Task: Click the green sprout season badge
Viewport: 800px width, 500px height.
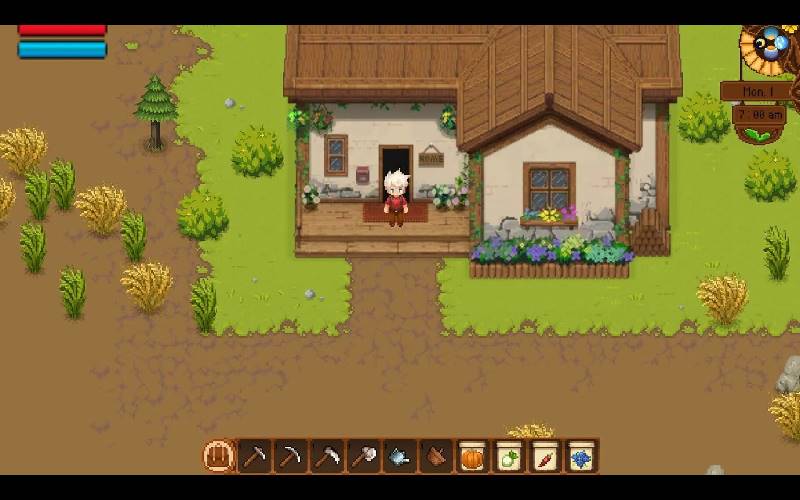Action: [x=759, y=135]
